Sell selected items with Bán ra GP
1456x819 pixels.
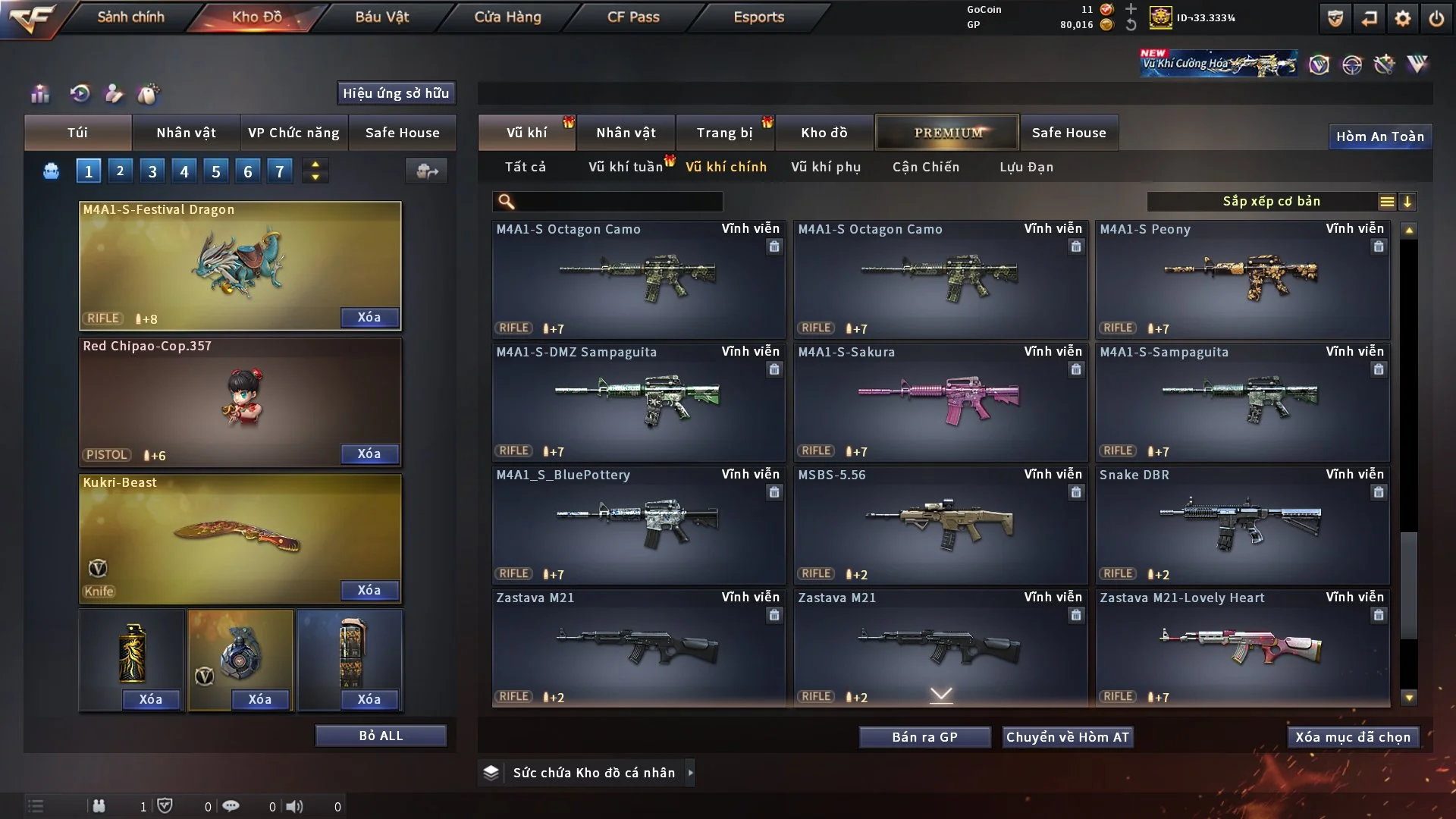pos(924,737)
